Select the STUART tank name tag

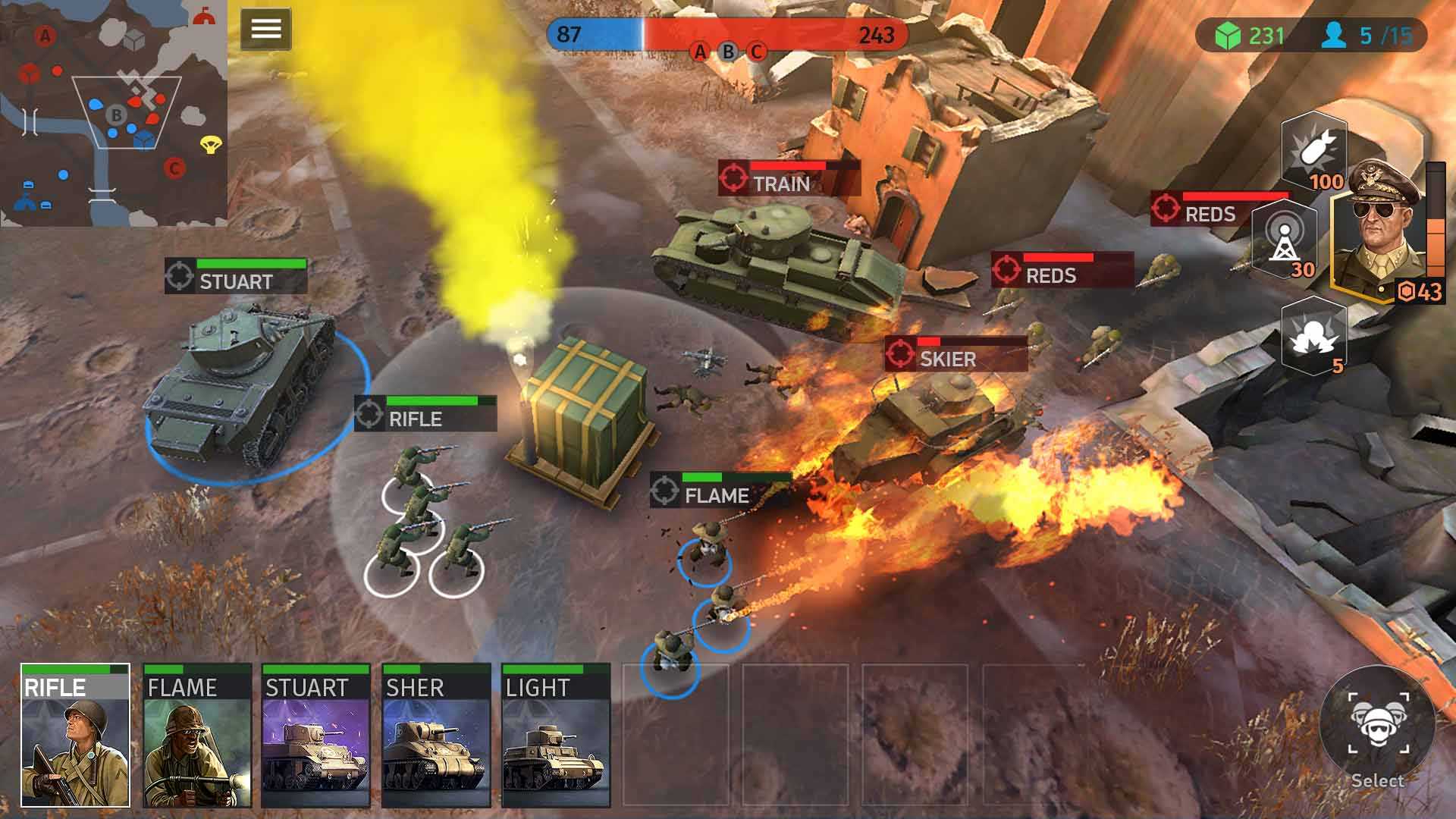[236, 277]
